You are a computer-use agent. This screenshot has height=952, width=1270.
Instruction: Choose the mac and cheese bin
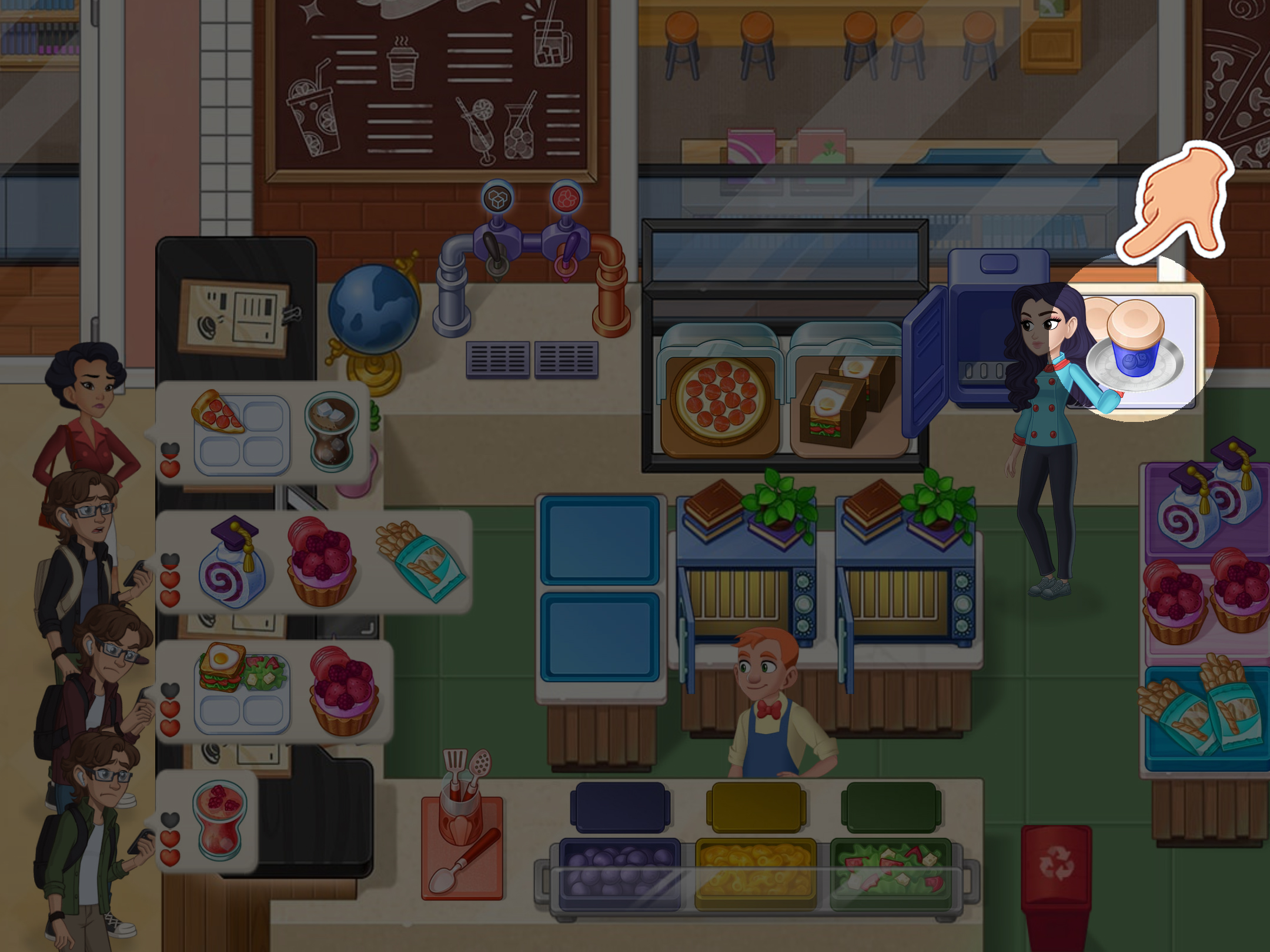tap(756, 873)
